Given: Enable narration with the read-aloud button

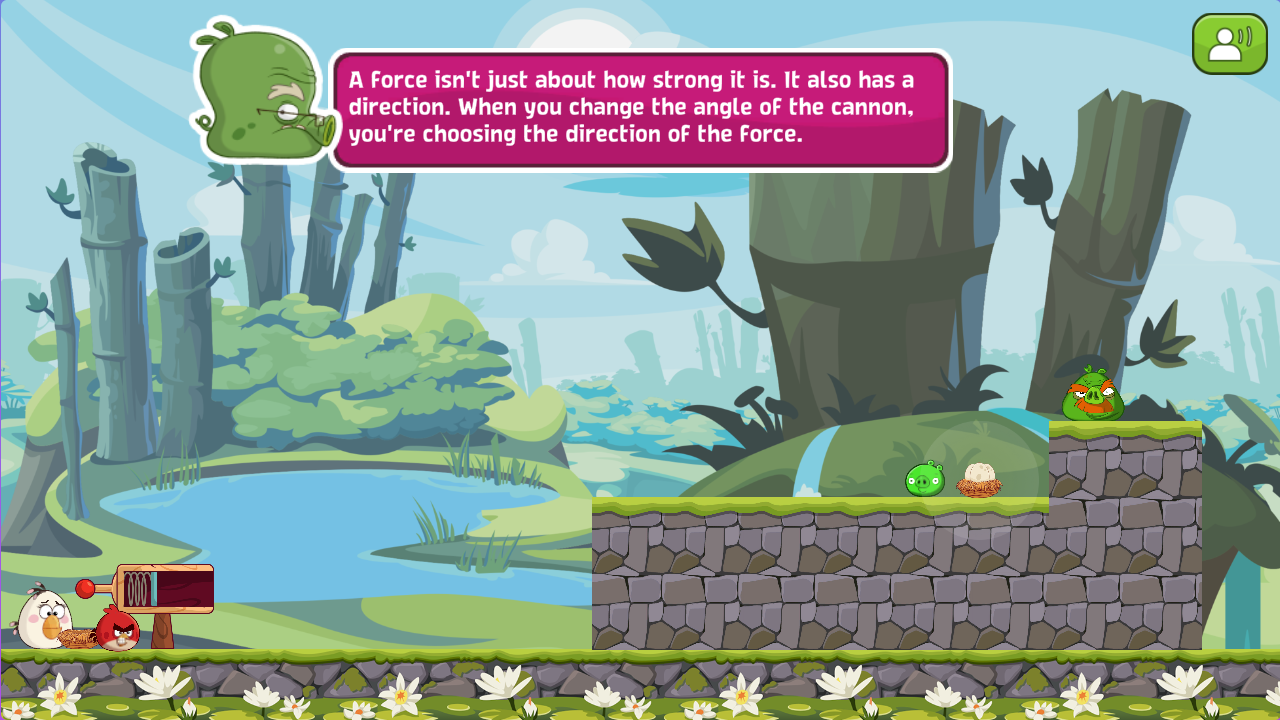Looking at the screenshot, I should click(x=1229, y=41).
